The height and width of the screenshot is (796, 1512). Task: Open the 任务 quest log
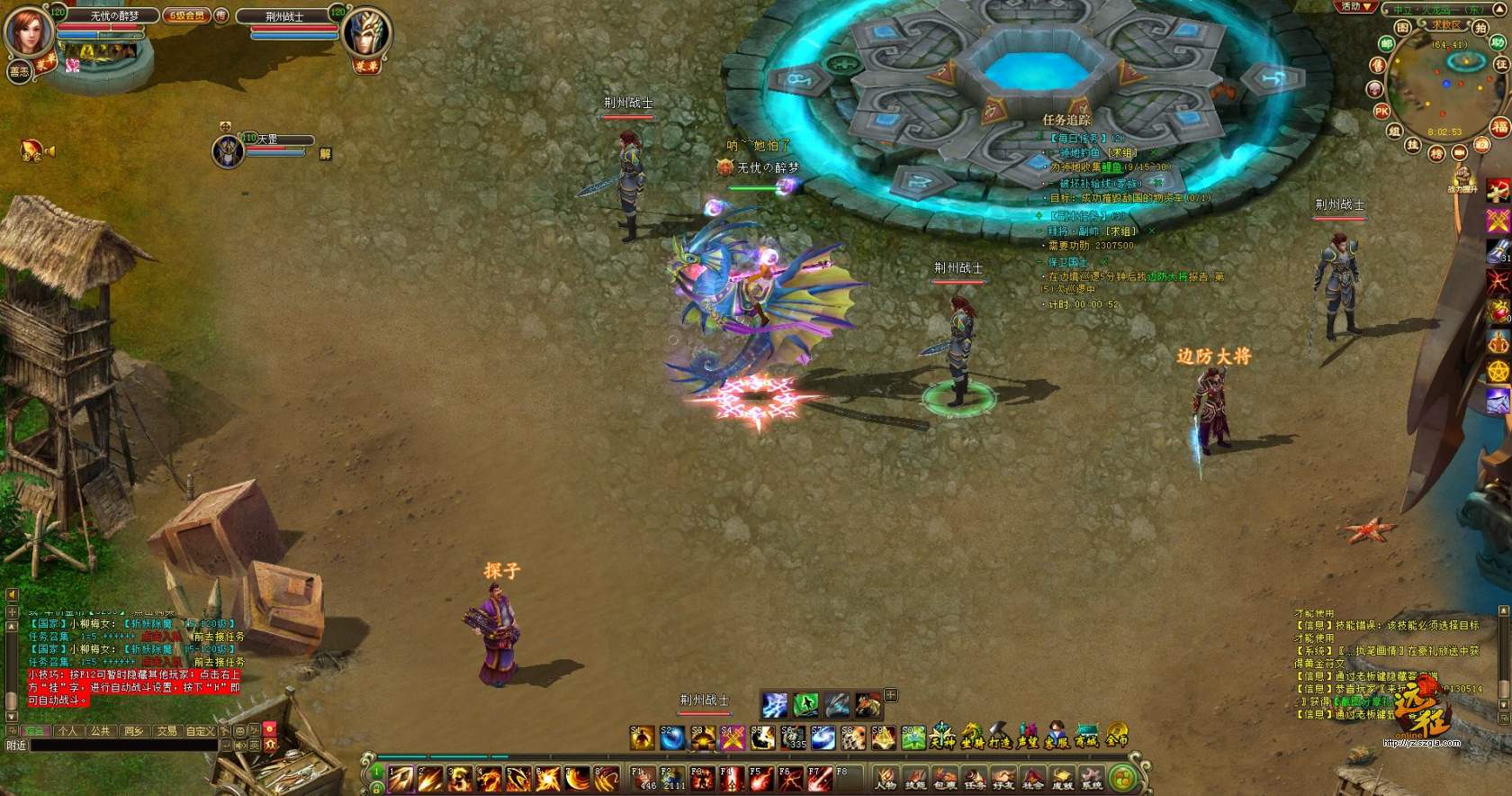point(974,778)
